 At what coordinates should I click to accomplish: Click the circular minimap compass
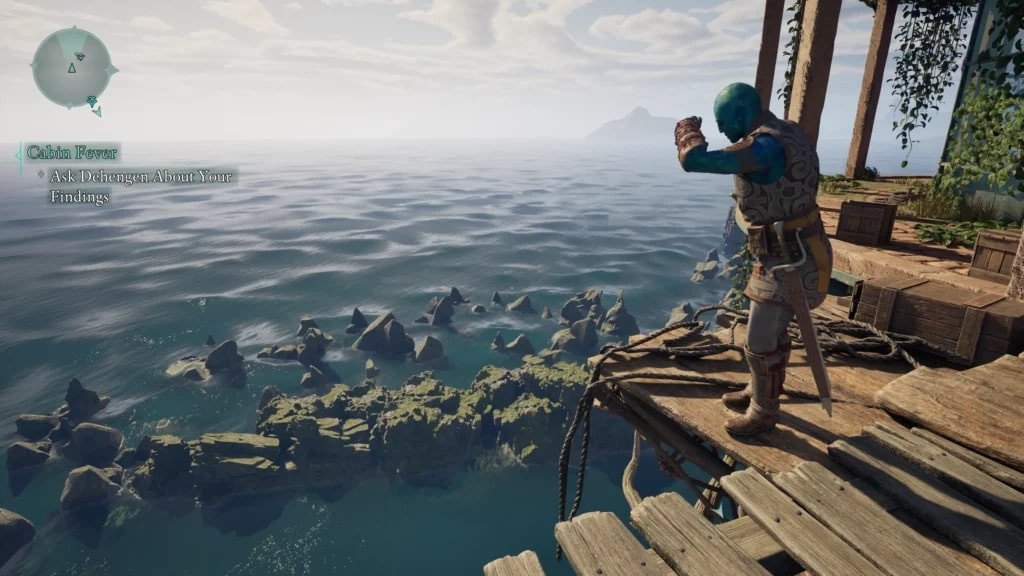[x=73, y=68]
